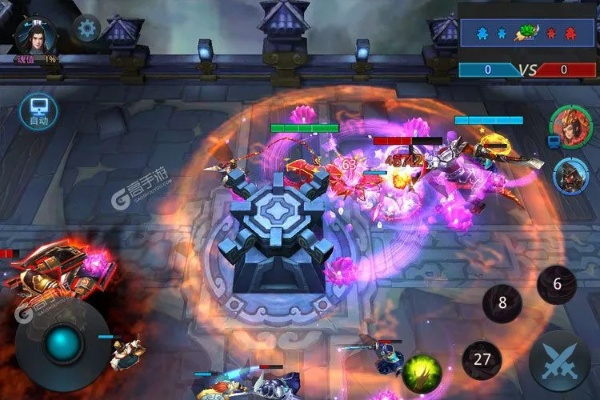Tap the virtual joystick center knob
Viewport: 600px width, 400px height.
(x=64, y=345)
